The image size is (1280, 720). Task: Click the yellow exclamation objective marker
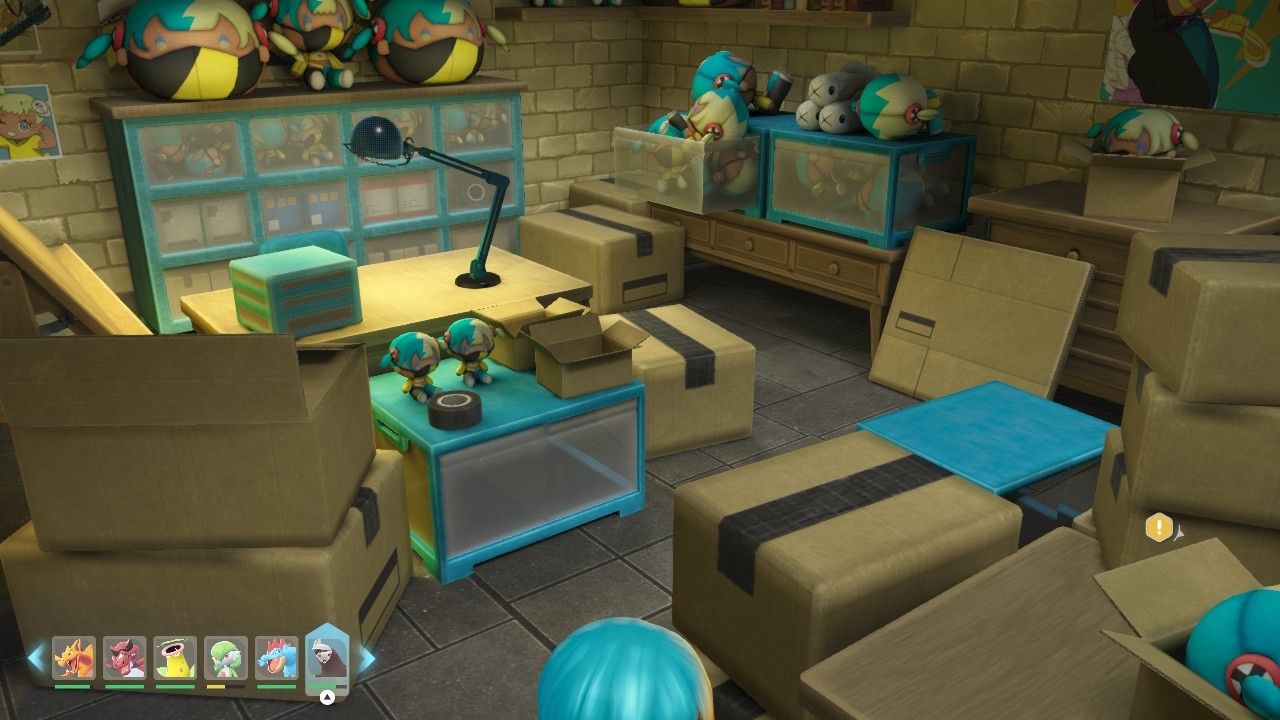coord(1159,527)
